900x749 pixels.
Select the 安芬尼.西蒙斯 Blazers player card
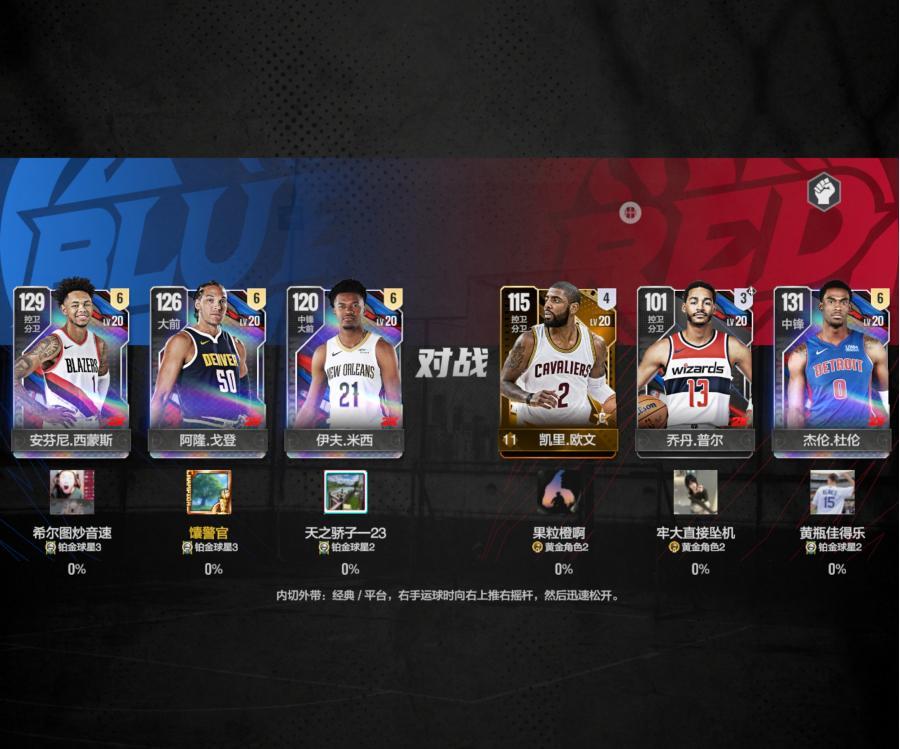(x=72, y=370)
